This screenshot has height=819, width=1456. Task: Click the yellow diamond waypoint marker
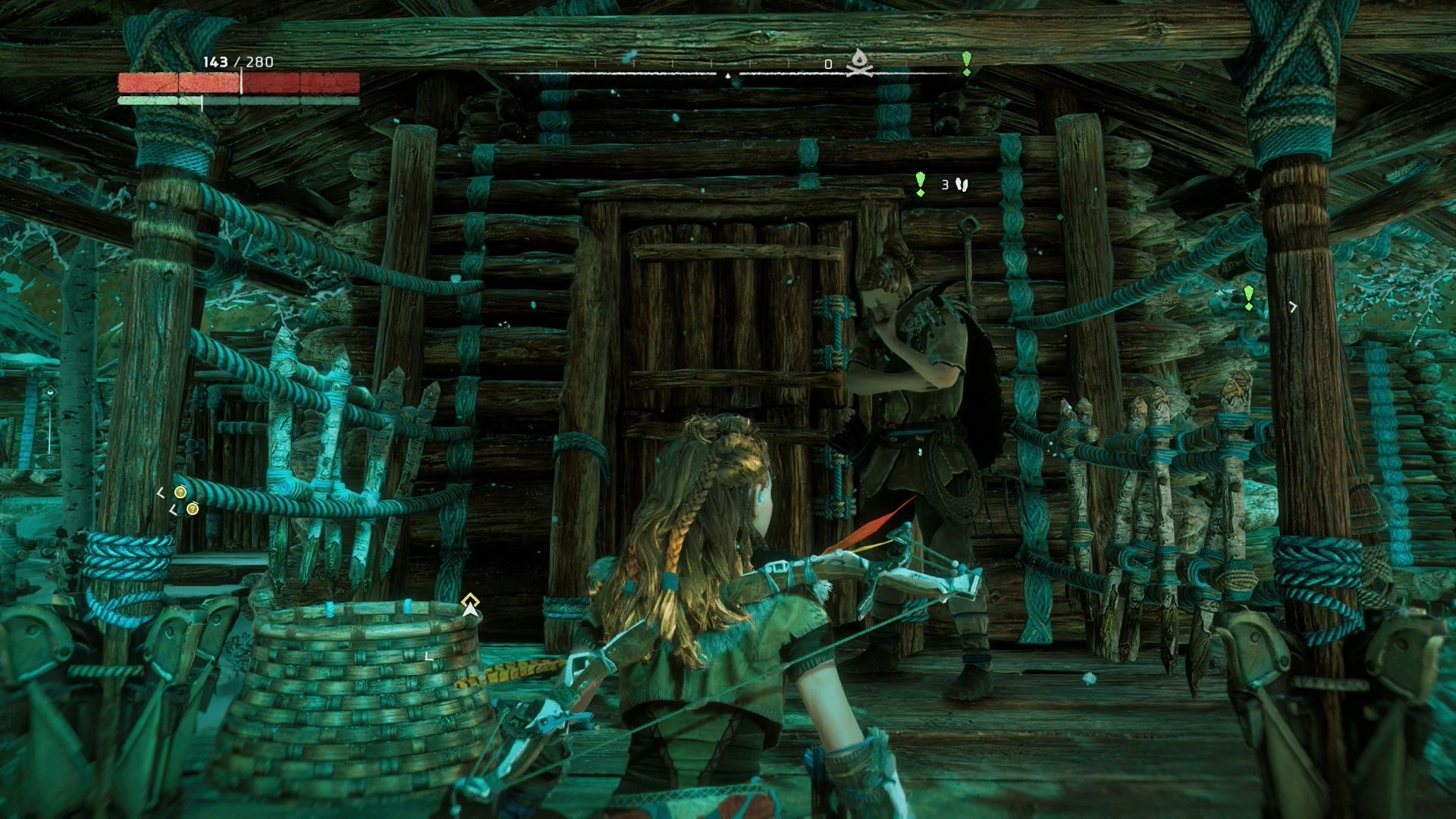[x=470, y=605]
